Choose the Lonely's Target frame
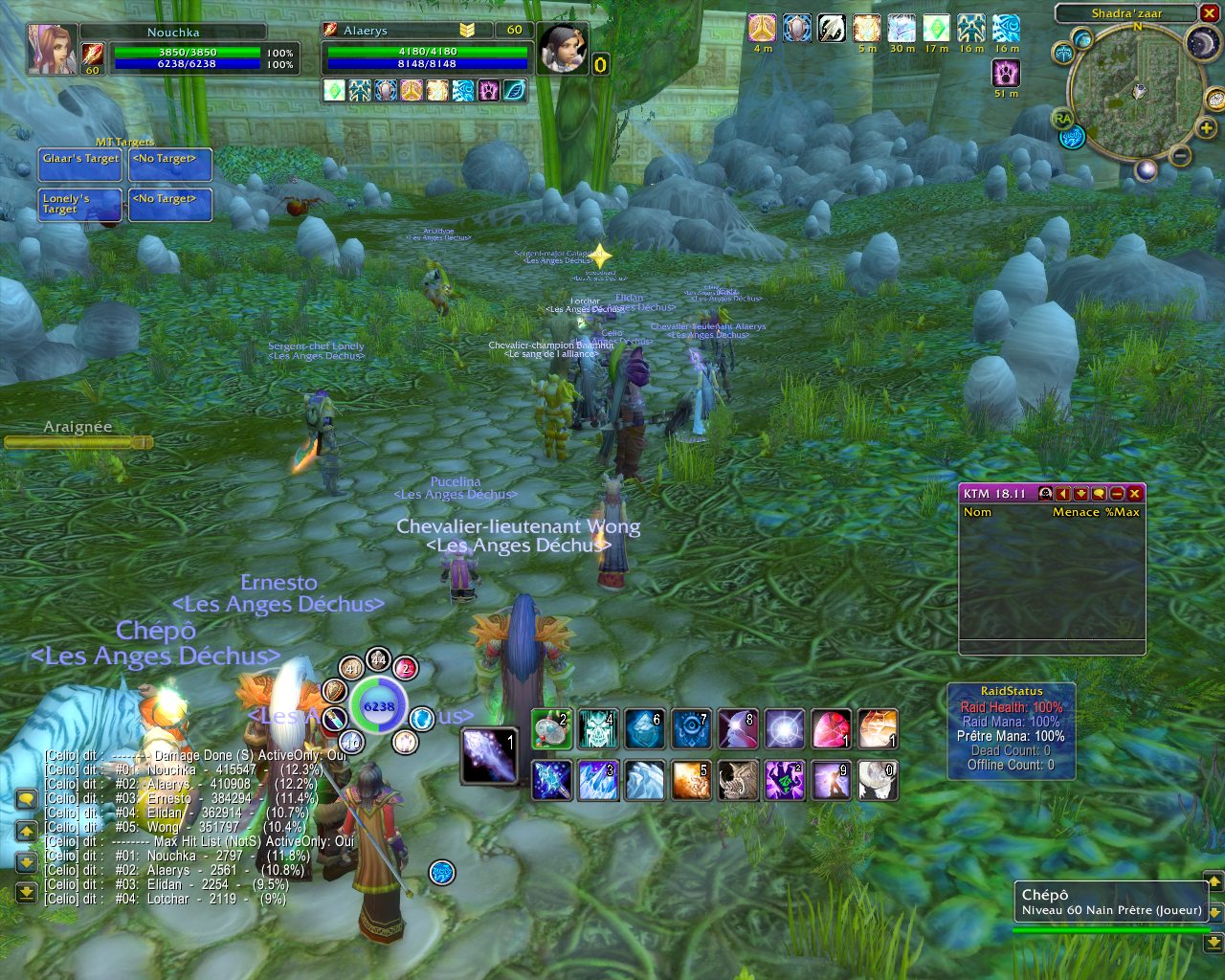 click(80, 205)
